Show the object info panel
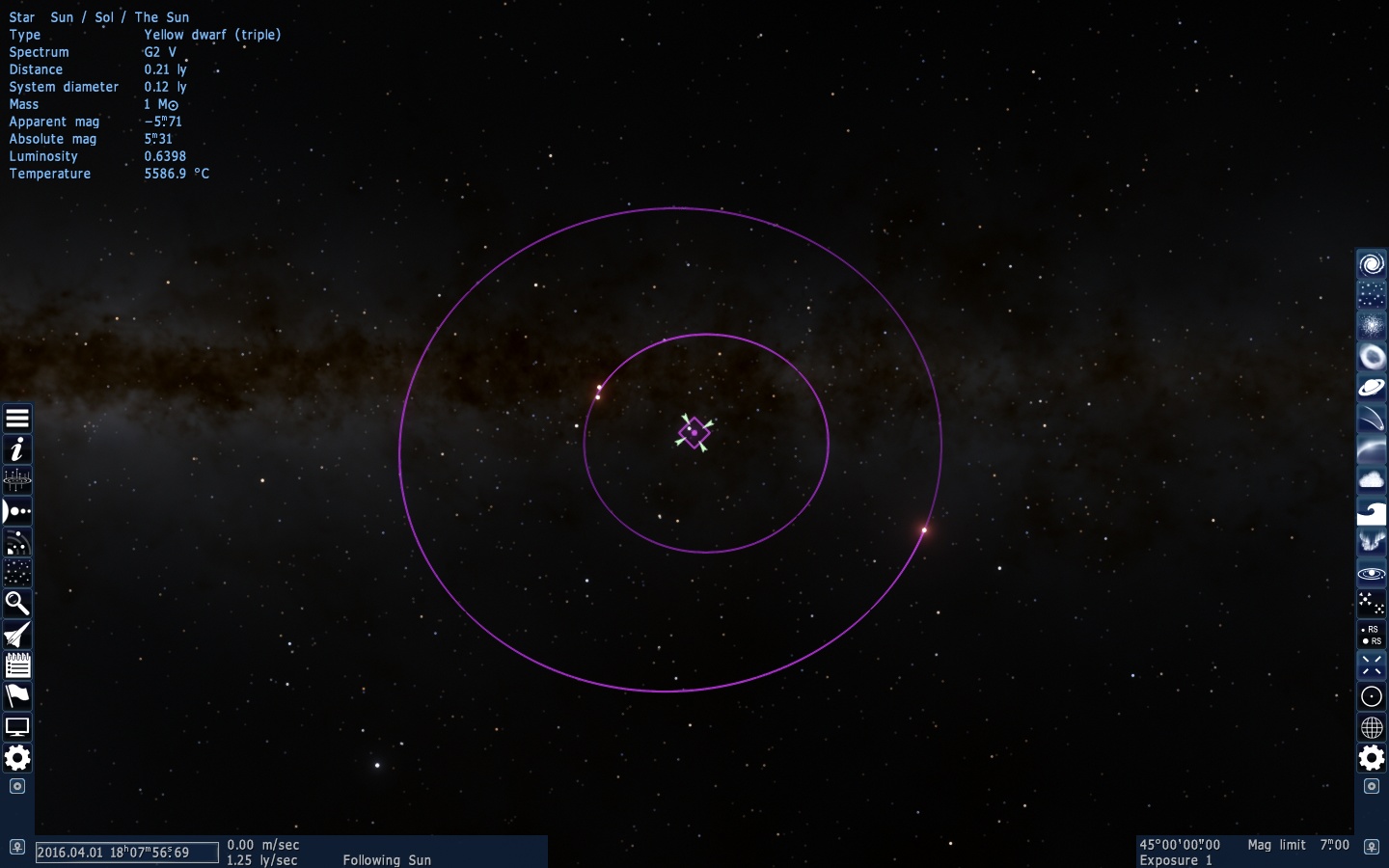This screenshot has height=868, width=1389. pyautogui.click(x=17, y=449)
